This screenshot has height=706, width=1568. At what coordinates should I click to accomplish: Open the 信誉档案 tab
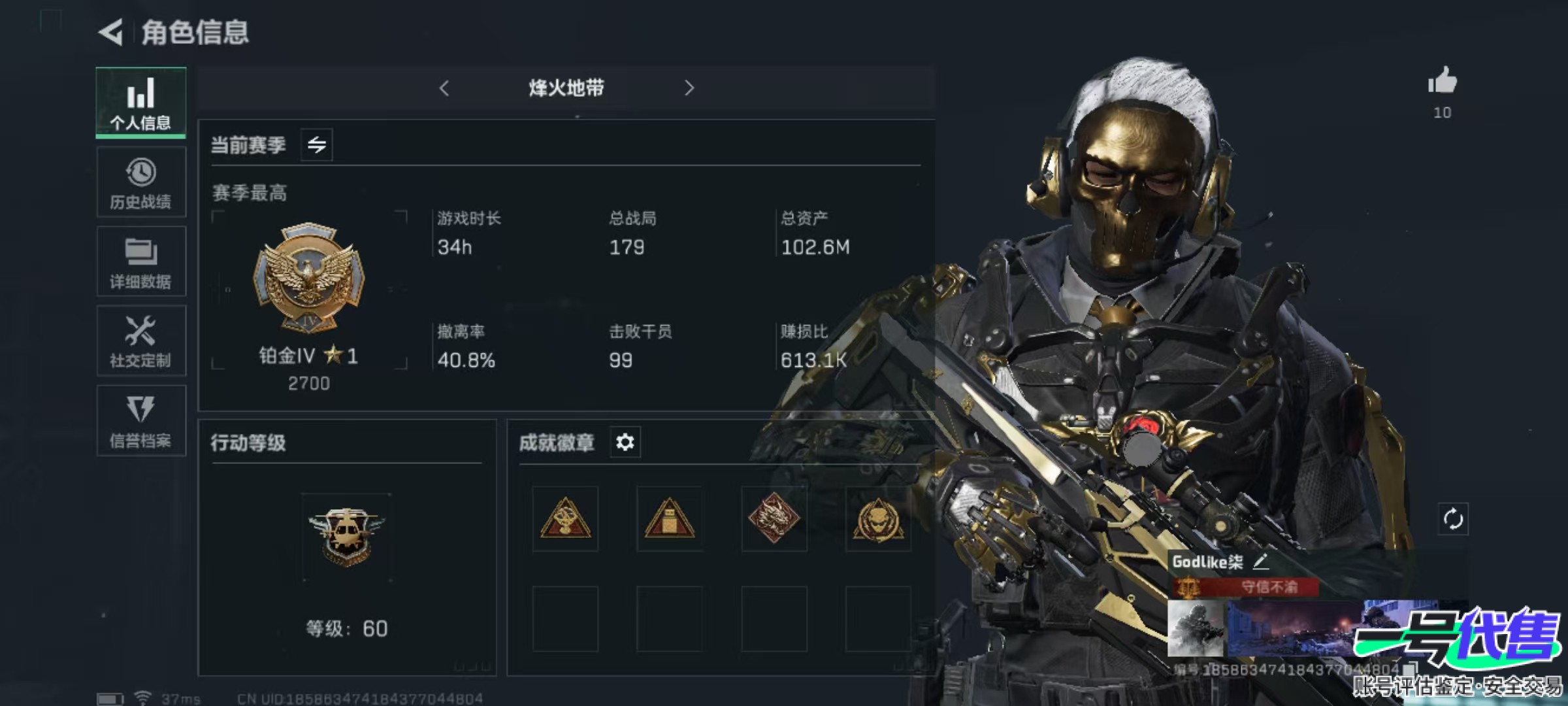click(x=140, y=420)
